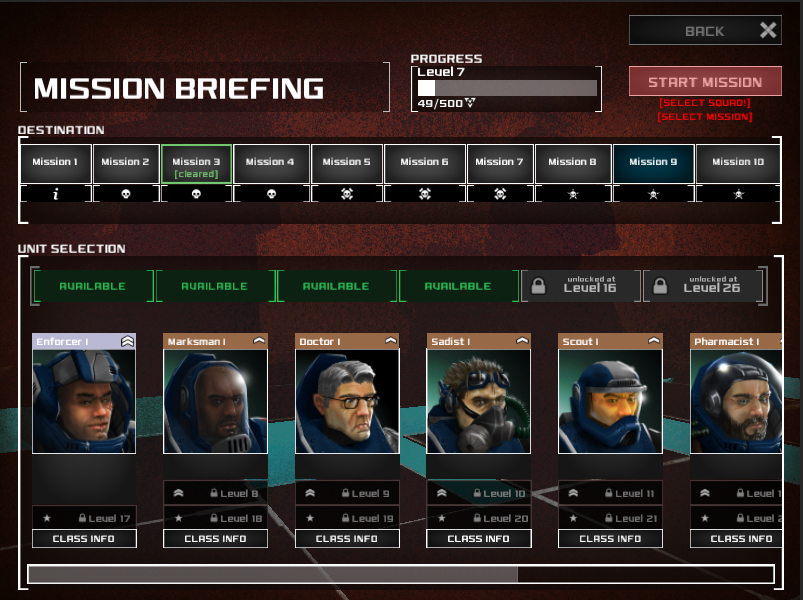
Task: Open Class Info for Enforcer I
Action: [x=84, y=539]
